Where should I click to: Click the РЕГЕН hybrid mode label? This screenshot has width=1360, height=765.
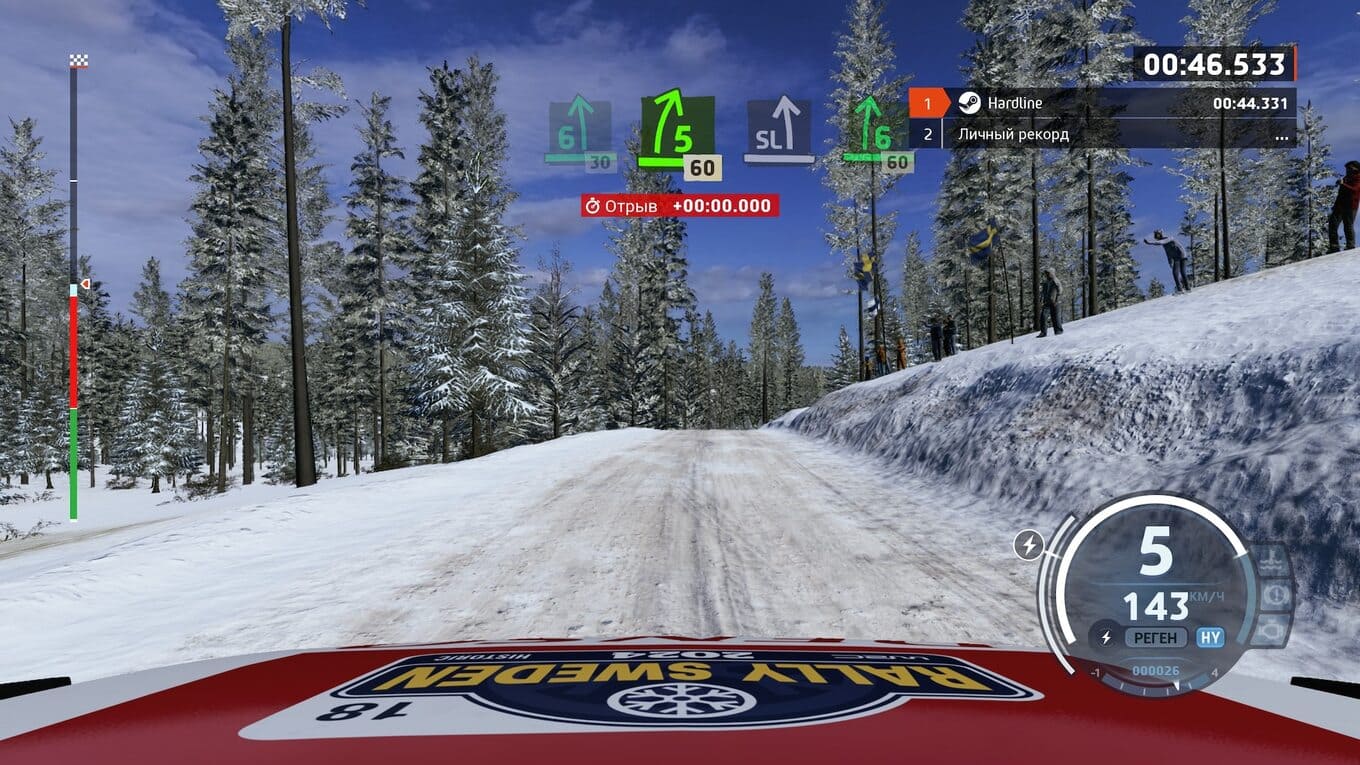[1155, 637]
